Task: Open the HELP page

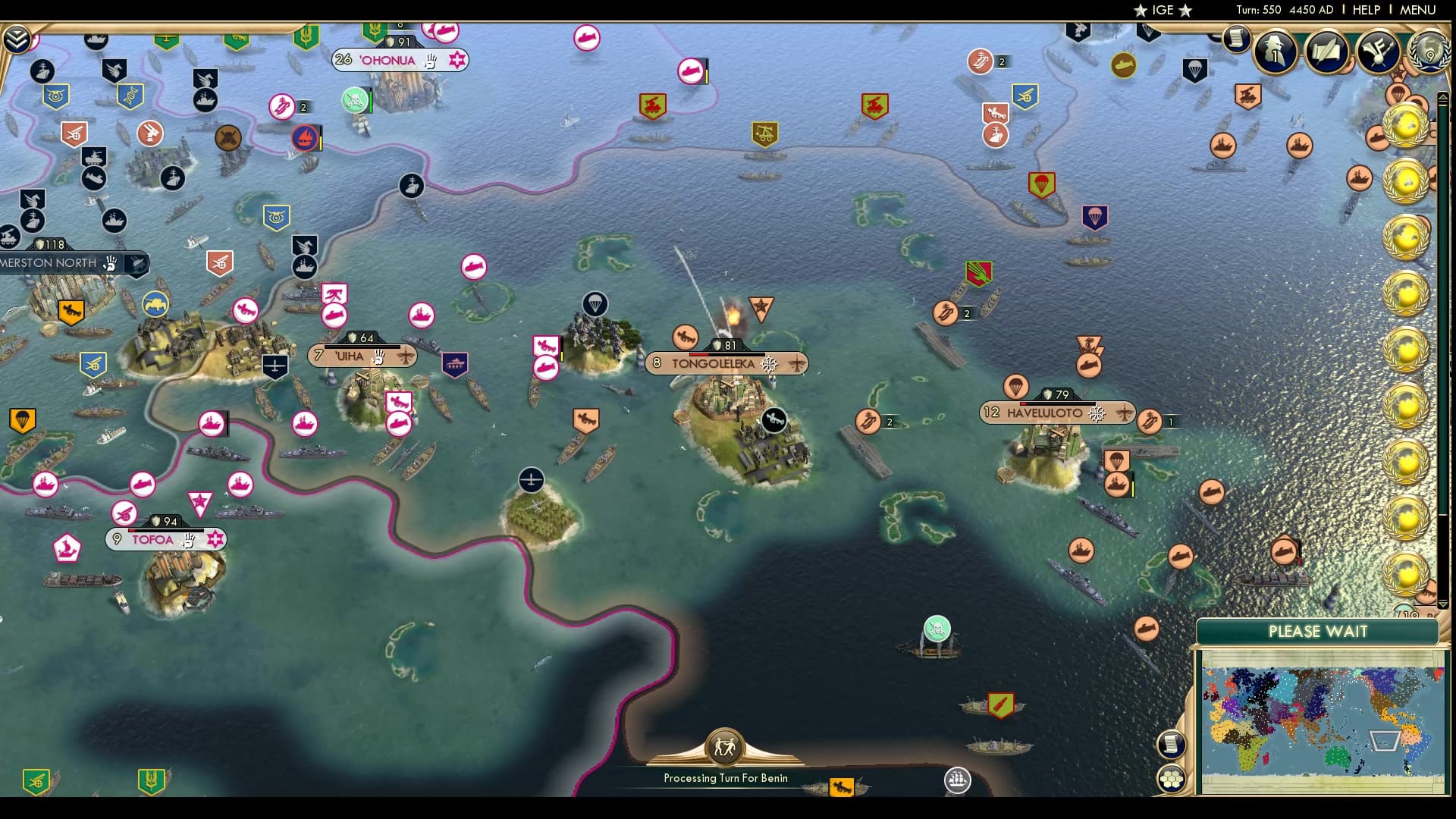Action: coord(1366,10)
